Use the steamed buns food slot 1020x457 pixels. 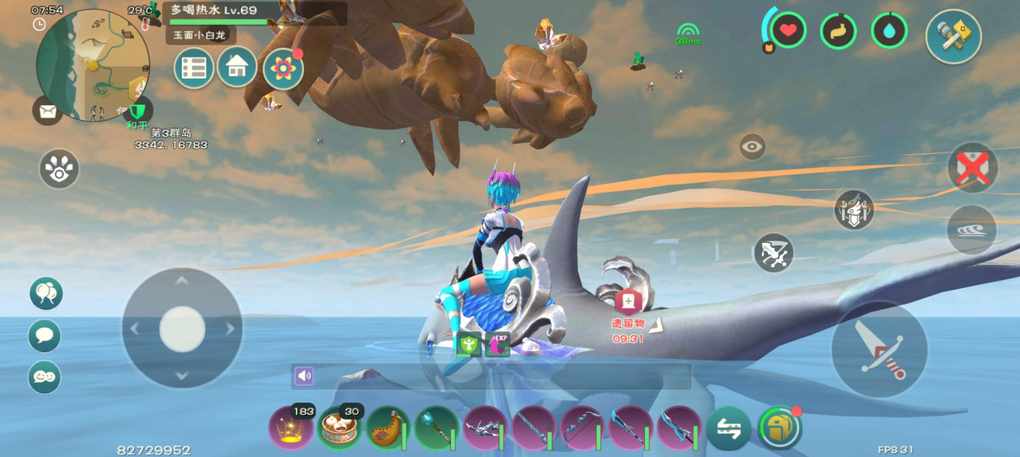[x=339, y=428]
